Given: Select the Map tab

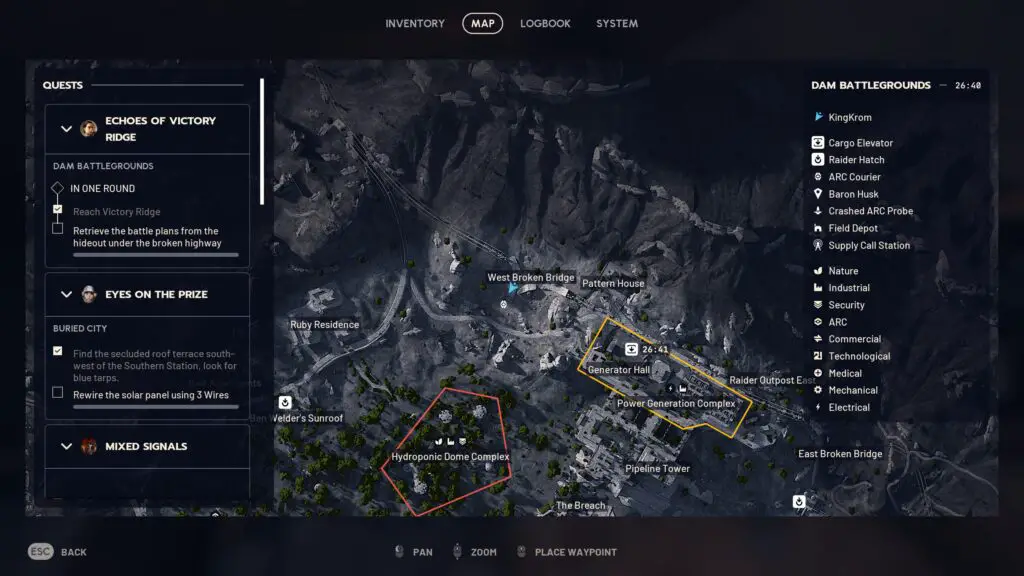Looking at the screenshot, I should 482,24.
